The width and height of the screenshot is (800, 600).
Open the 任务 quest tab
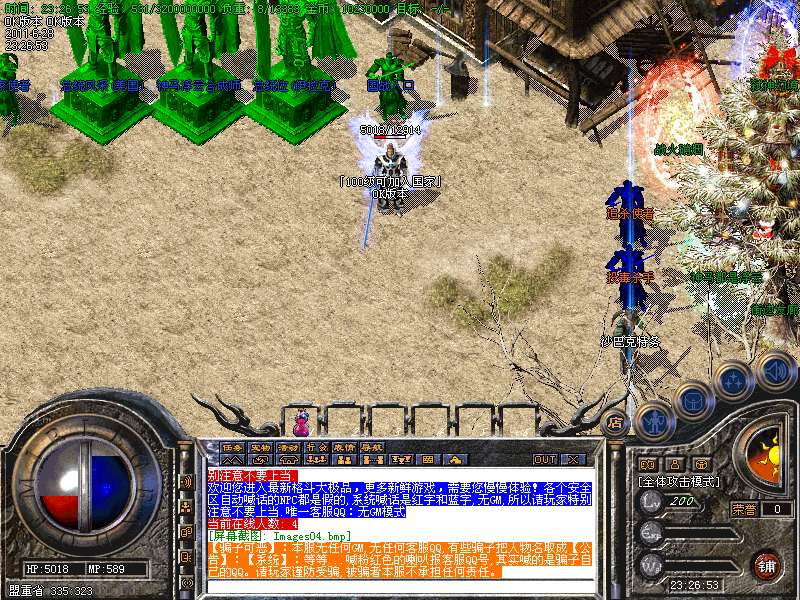[x=232, y=447]
